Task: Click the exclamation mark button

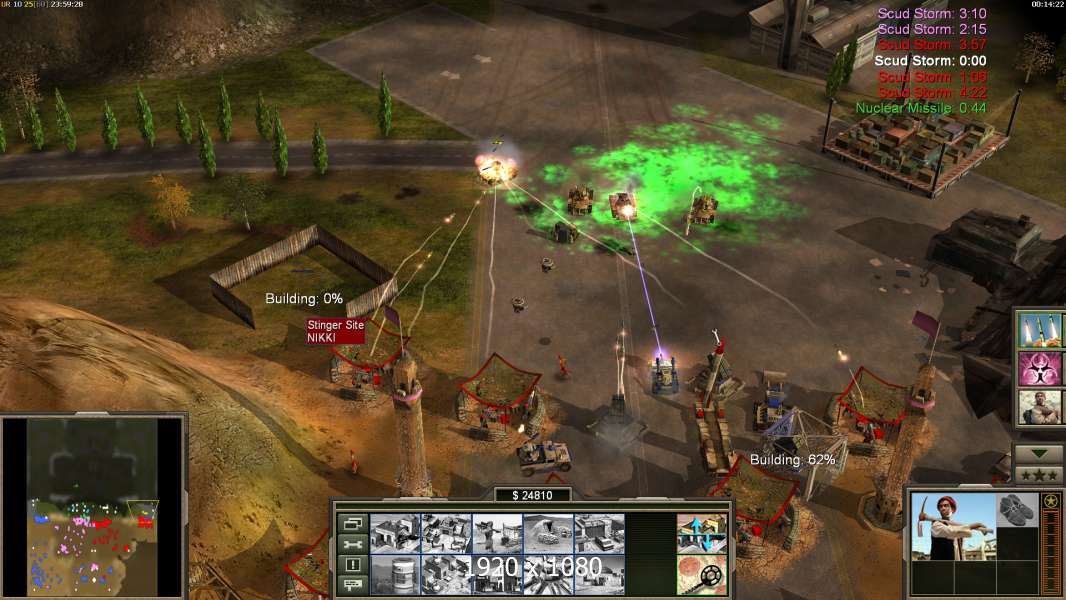Action: coord(352,564)
